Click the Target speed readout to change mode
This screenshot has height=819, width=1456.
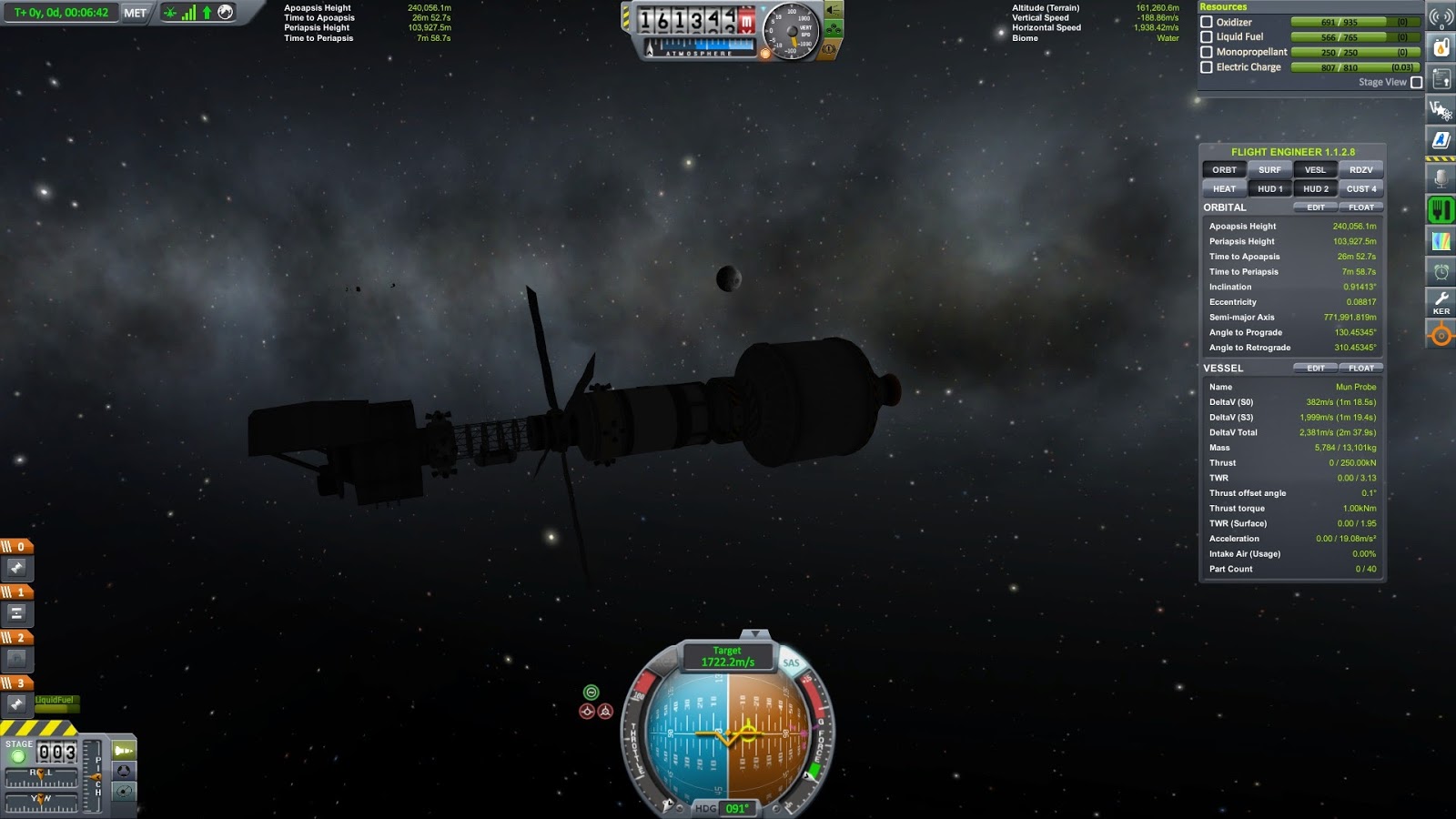click(x=728, y=655)
